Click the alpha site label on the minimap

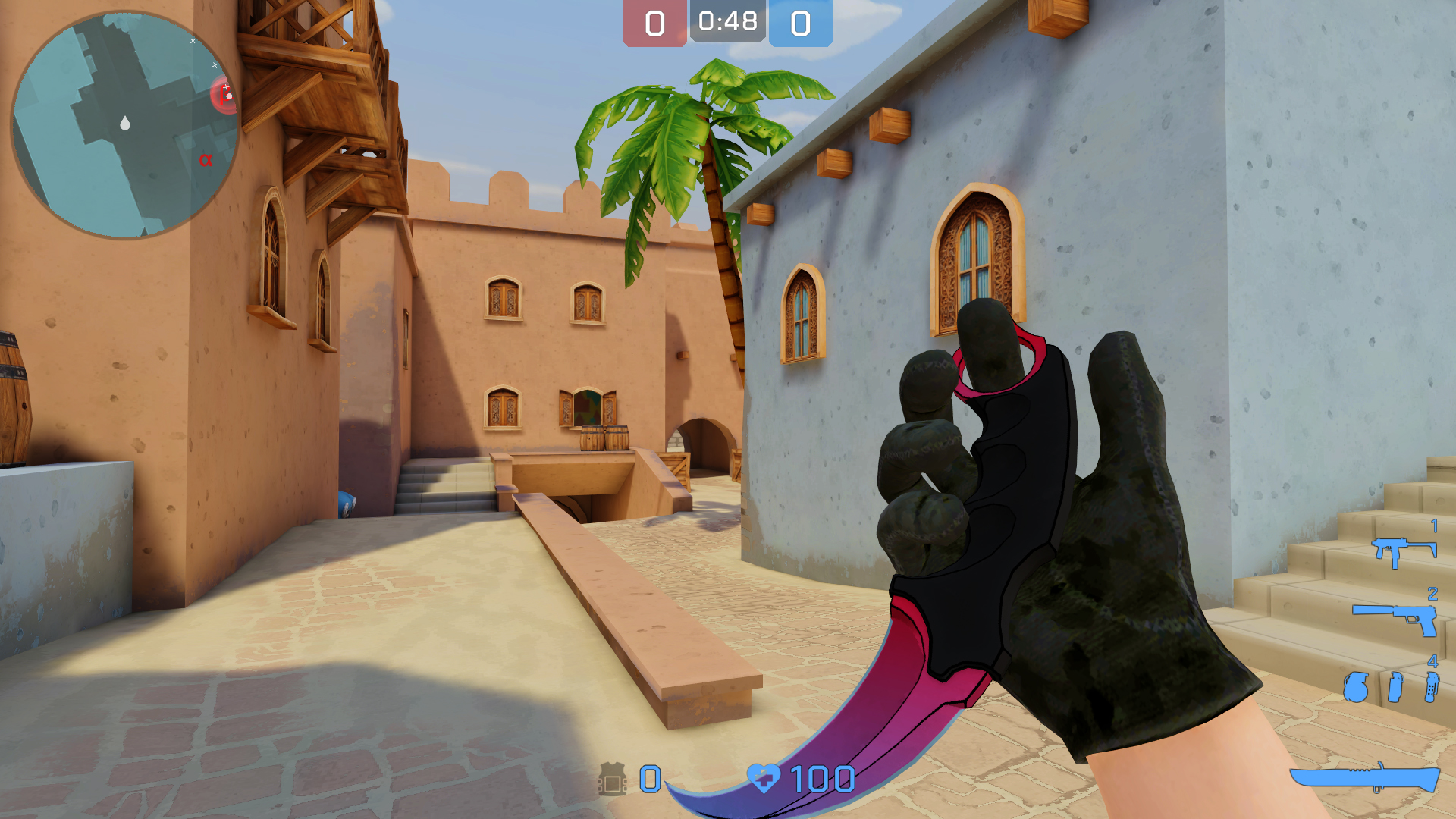[206, 160]
